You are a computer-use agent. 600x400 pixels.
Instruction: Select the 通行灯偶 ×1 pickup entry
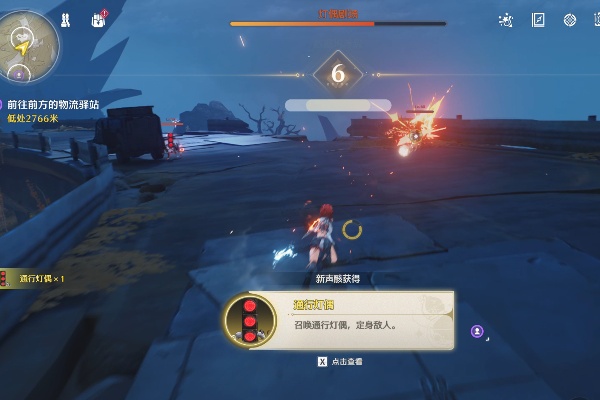[x=36, y=278]
